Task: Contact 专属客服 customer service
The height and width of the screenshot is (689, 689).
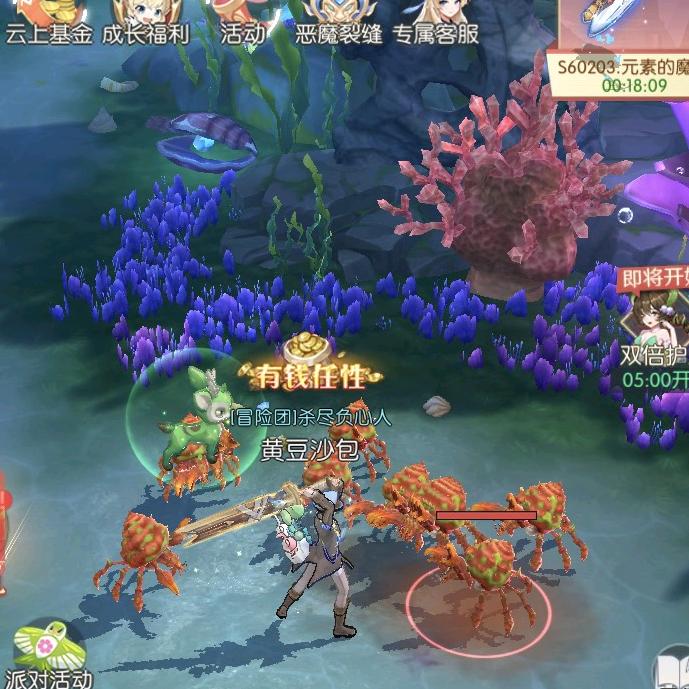Action: click(x=435, y=22)
